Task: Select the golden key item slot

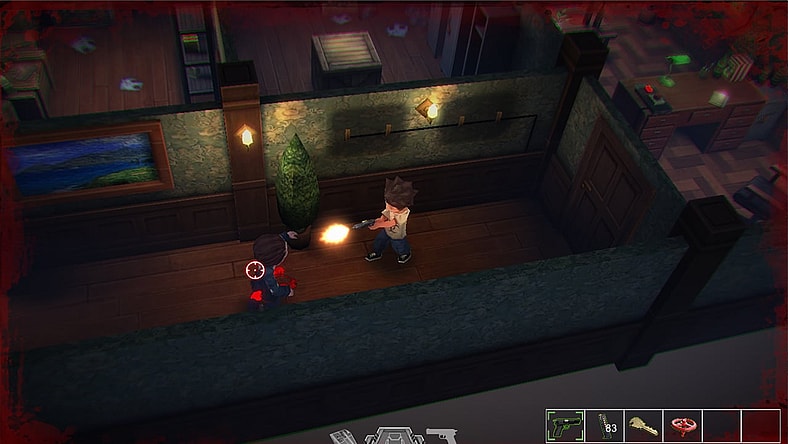Action: (x=643, y=425)
